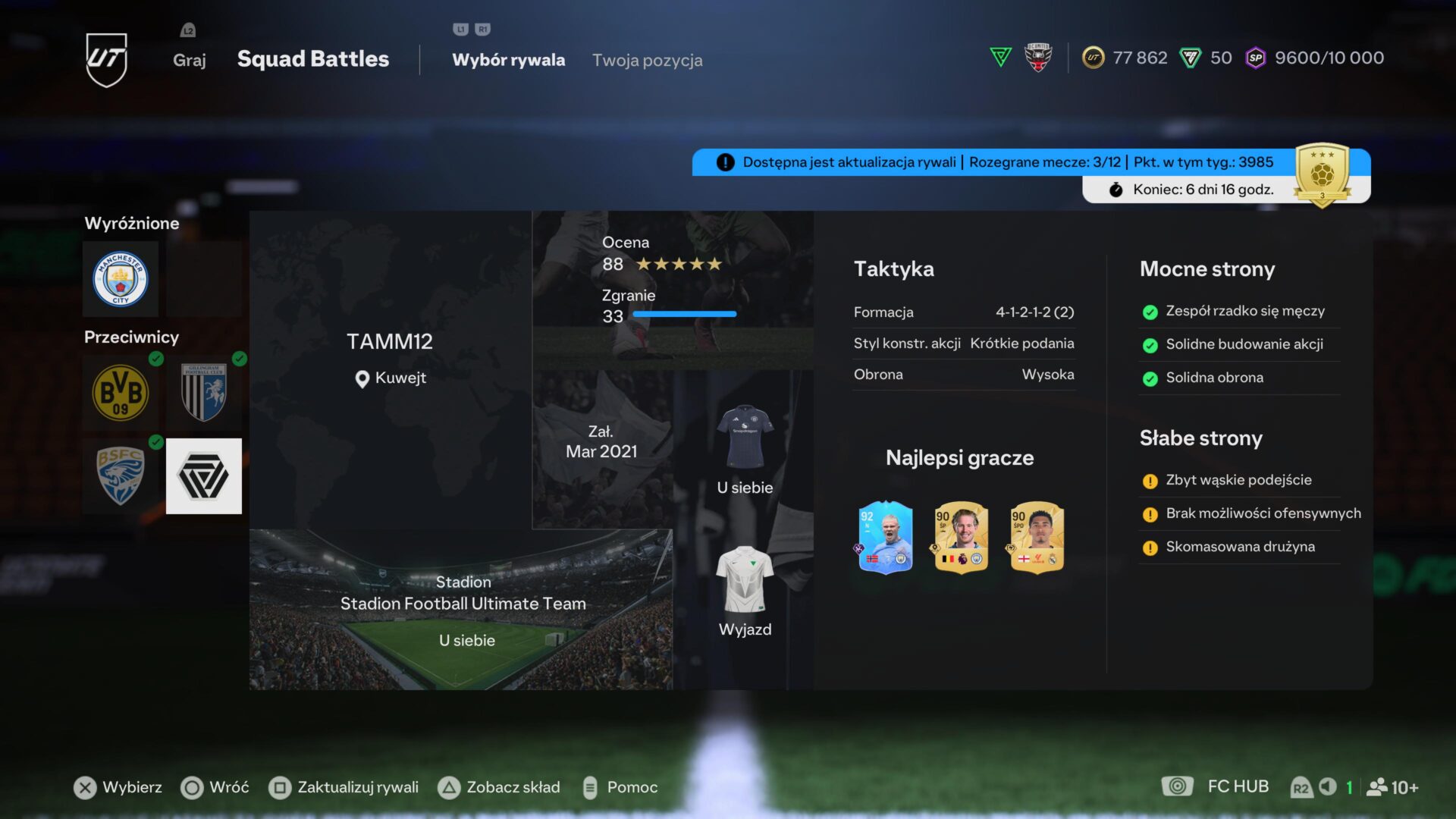Select the Haaland 92 player card
Screen dimensions: 1456x819
coord(884,538)
